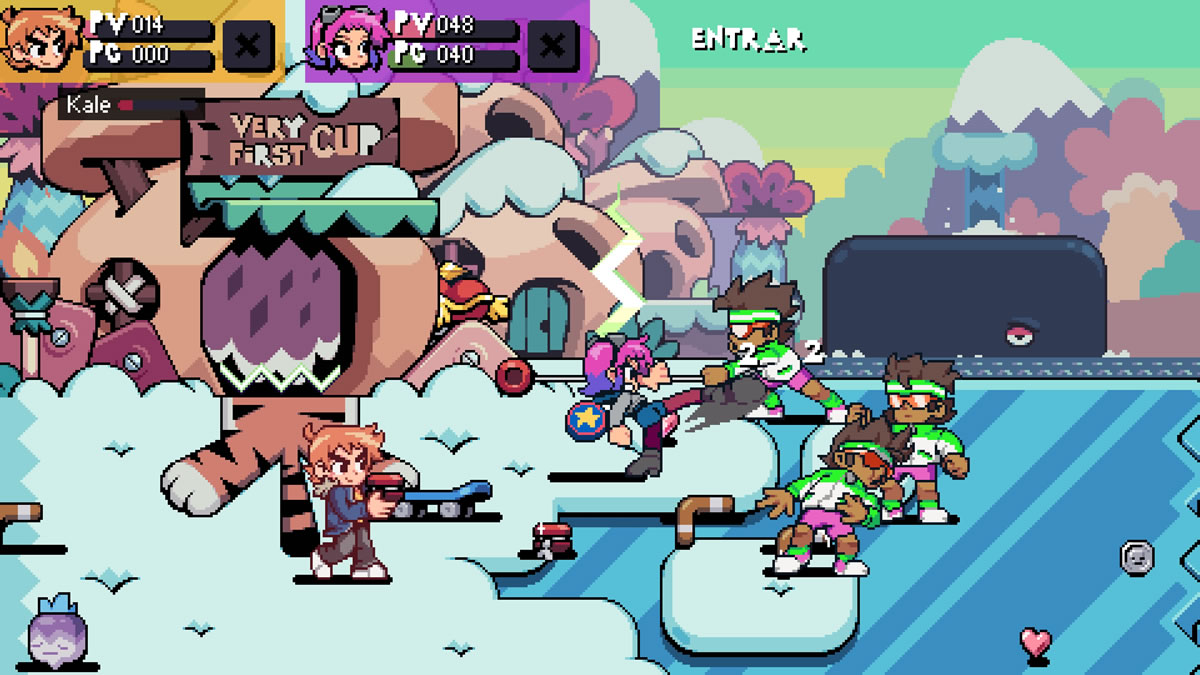Select the X item slot in the orange panel
1200x675 pixels.
[247, 45]
